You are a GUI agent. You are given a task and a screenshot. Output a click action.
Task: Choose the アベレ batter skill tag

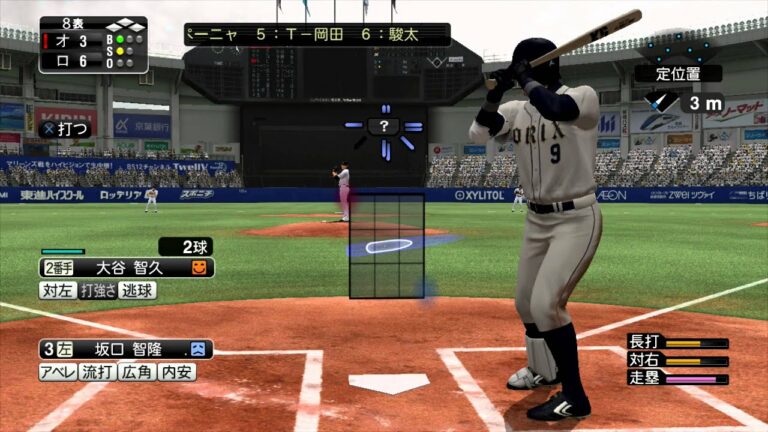coord(58,372)
